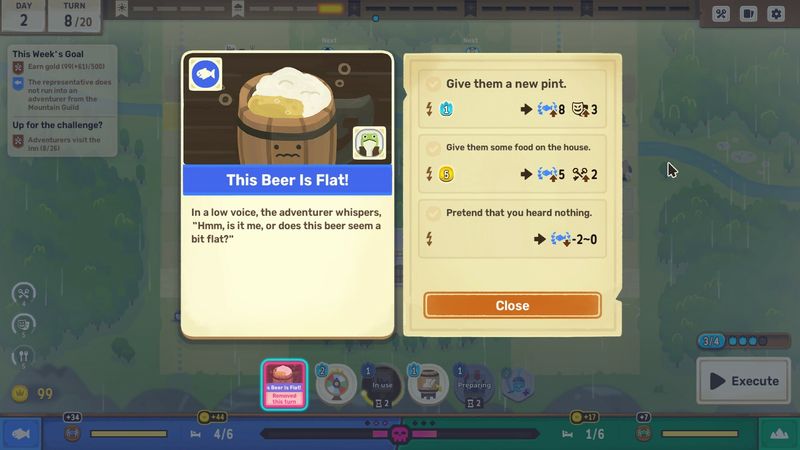
Task: Select the 'This Beer Is Flat!' event card
Action: (284, 385)
